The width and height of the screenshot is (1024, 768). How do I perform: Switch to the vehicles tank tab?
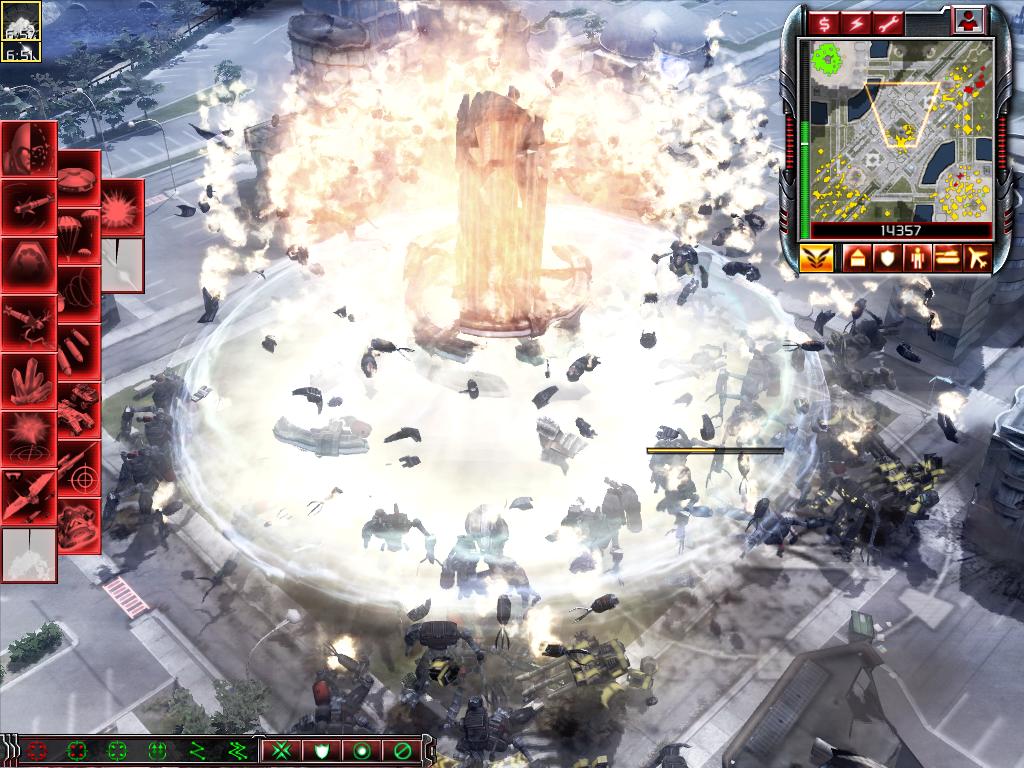[947, 259]
